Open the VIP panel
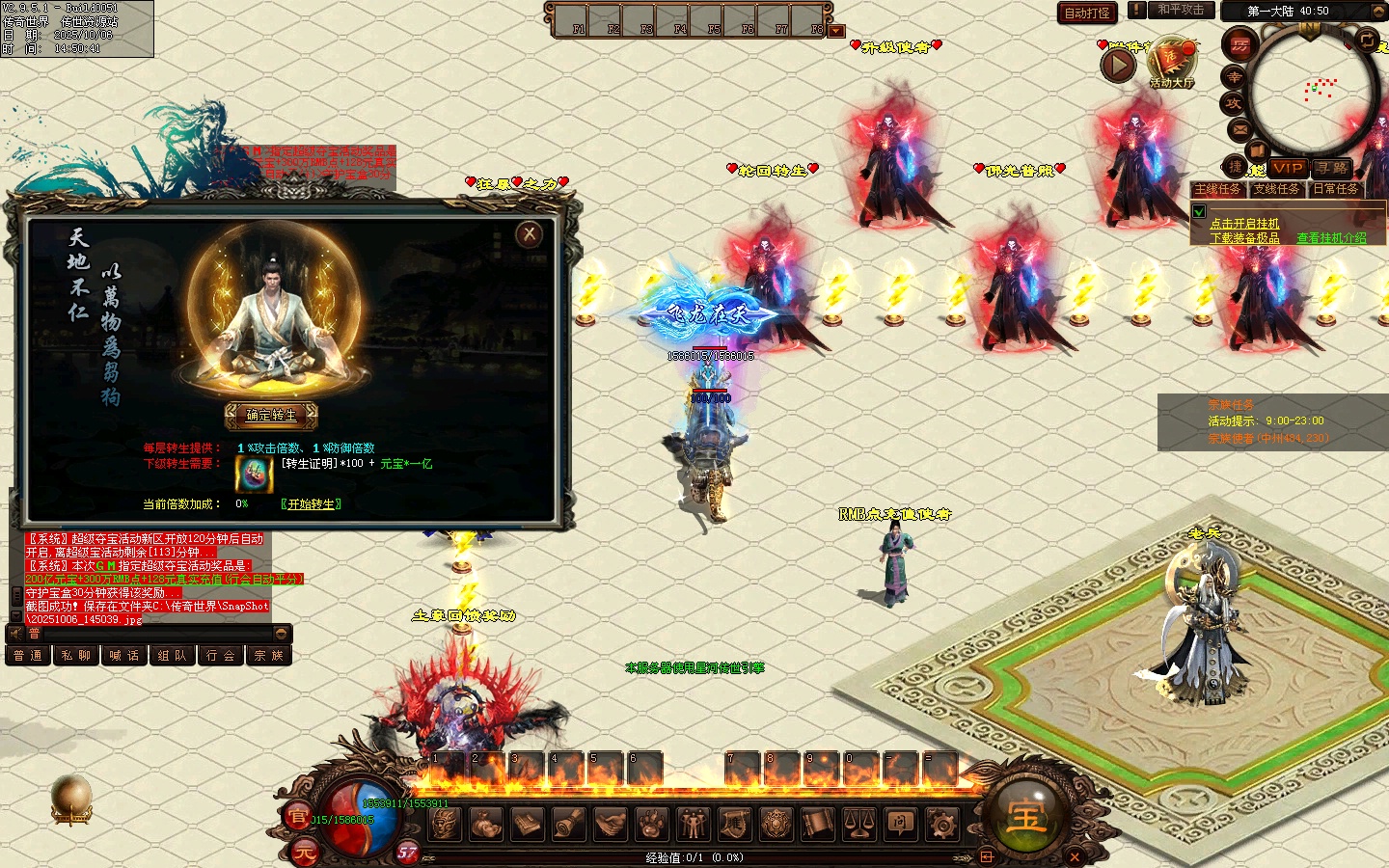Image resolution: width=1389 pixels, height=868 pixels. [x=1288, y=168]
